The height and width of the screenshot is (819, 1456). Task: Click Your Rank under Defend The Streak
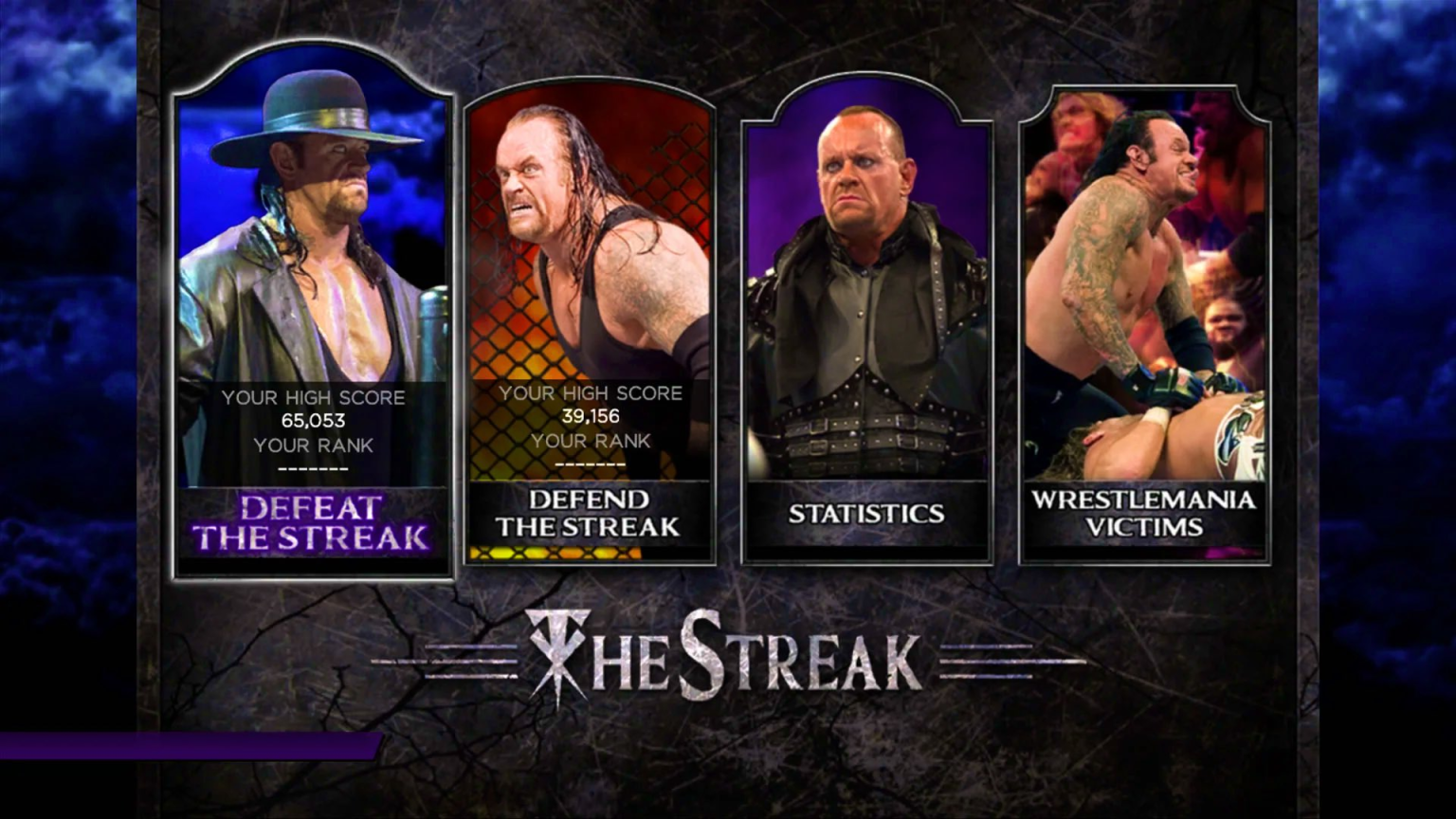point(590,441)
